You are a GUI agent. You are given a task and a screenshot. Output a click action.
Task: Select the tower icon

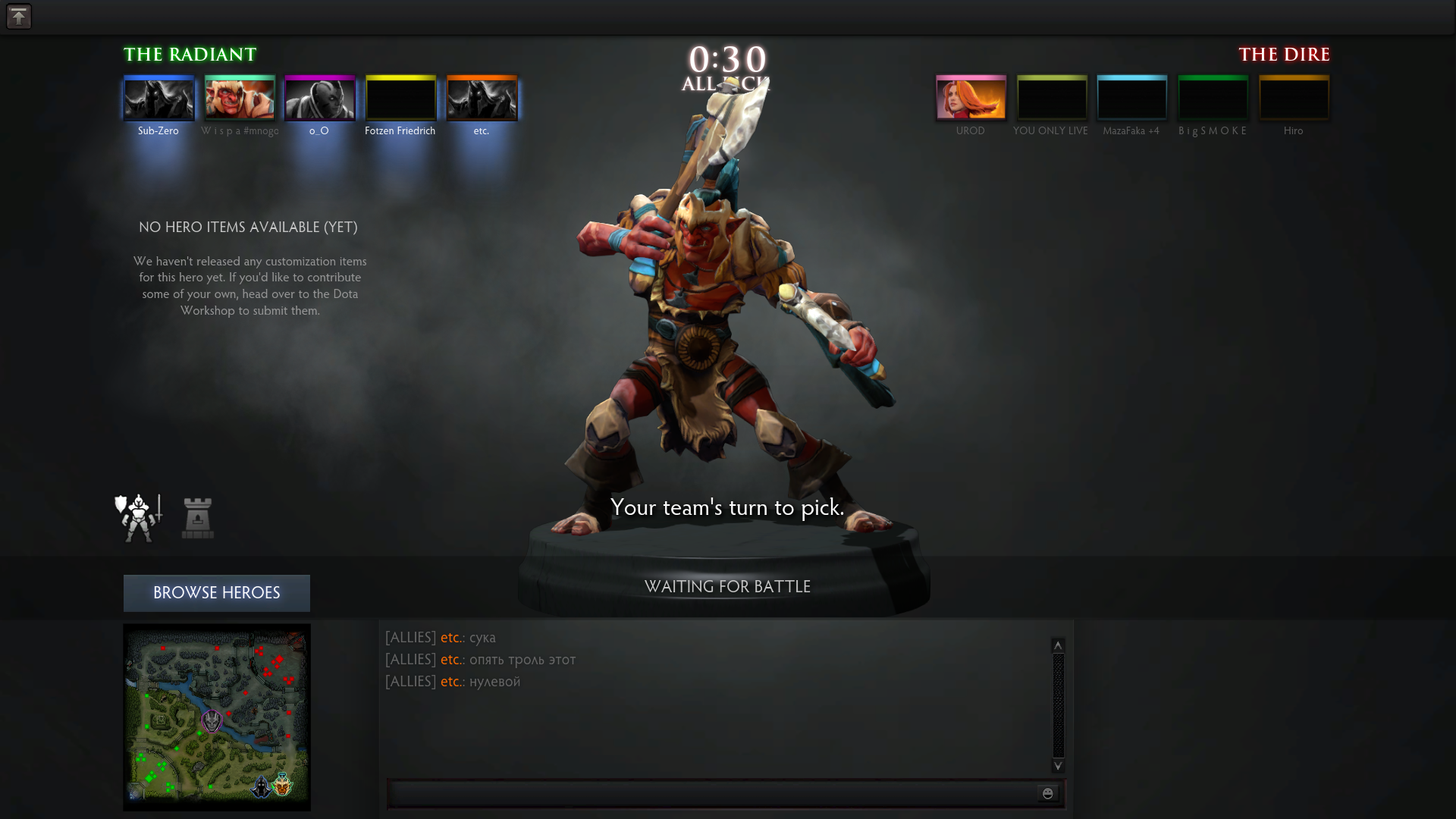coord(198,518)
